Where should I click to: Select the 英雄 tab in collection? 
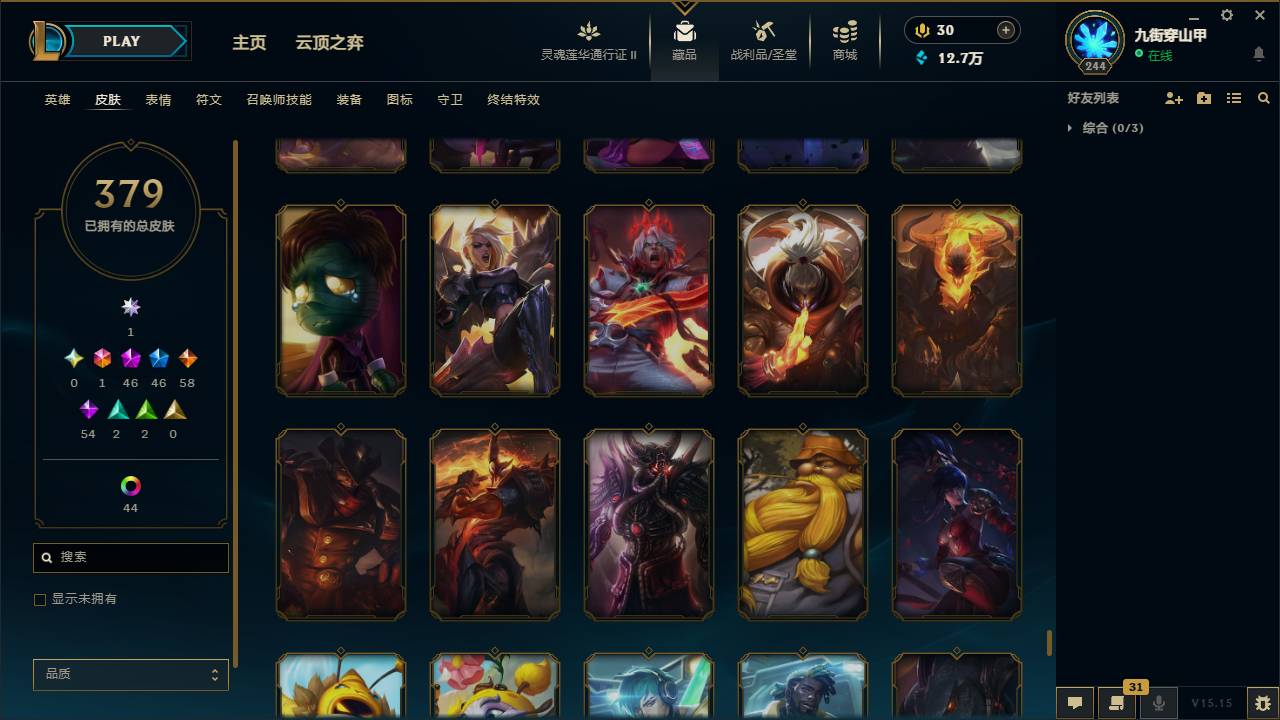point(57,100)
